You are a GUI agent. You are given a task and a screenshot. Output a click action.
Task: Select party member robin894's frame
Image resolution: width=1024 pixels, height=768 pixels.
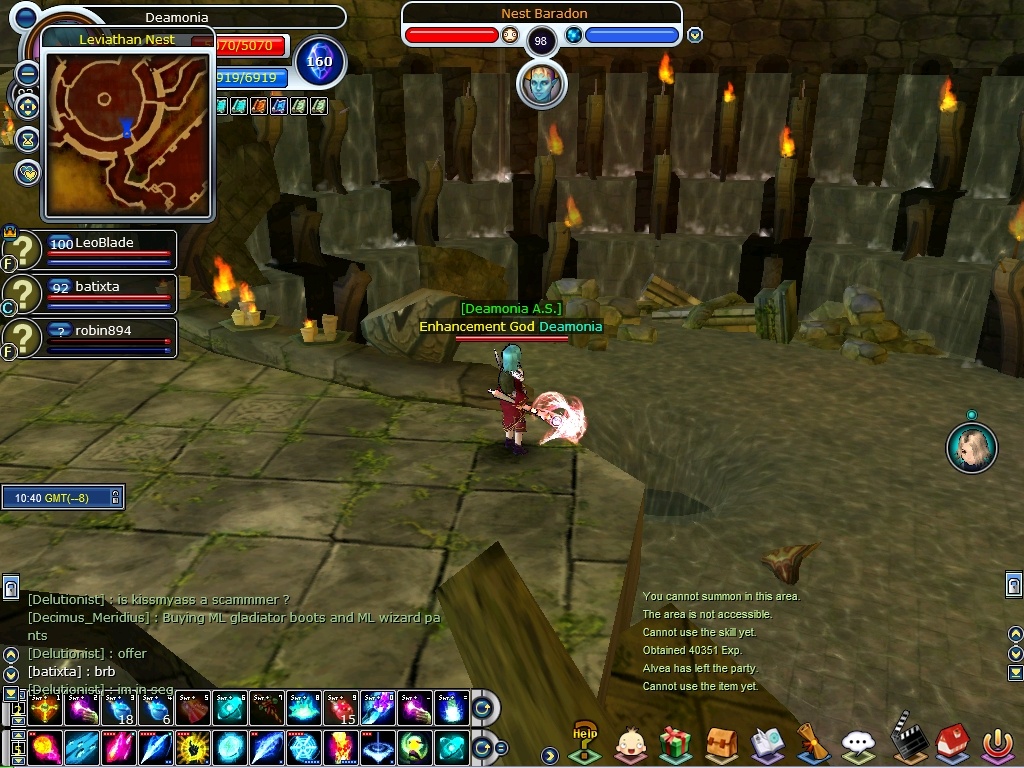110,338
